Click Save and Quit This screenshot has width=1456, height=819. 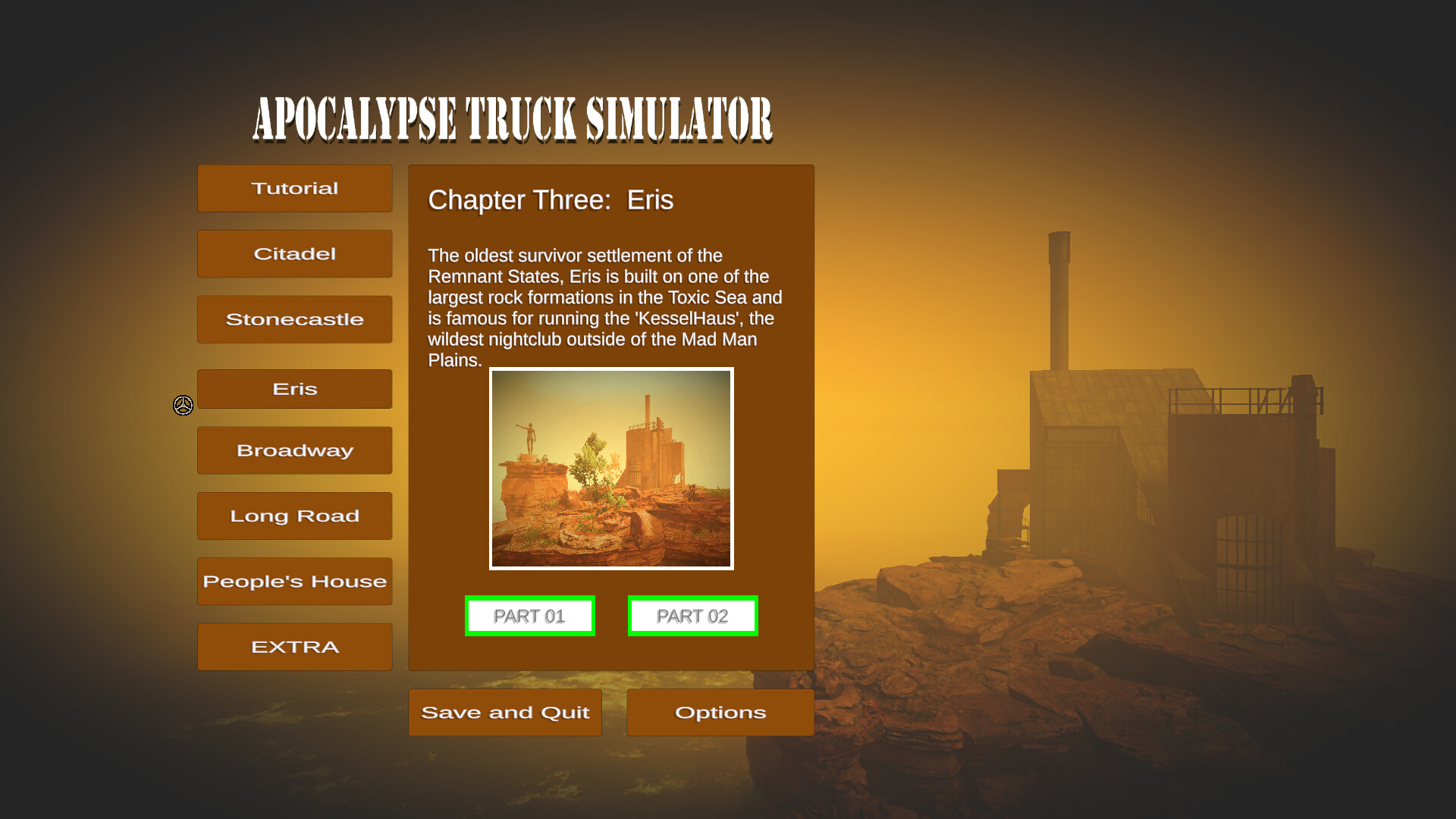[505, 712]
